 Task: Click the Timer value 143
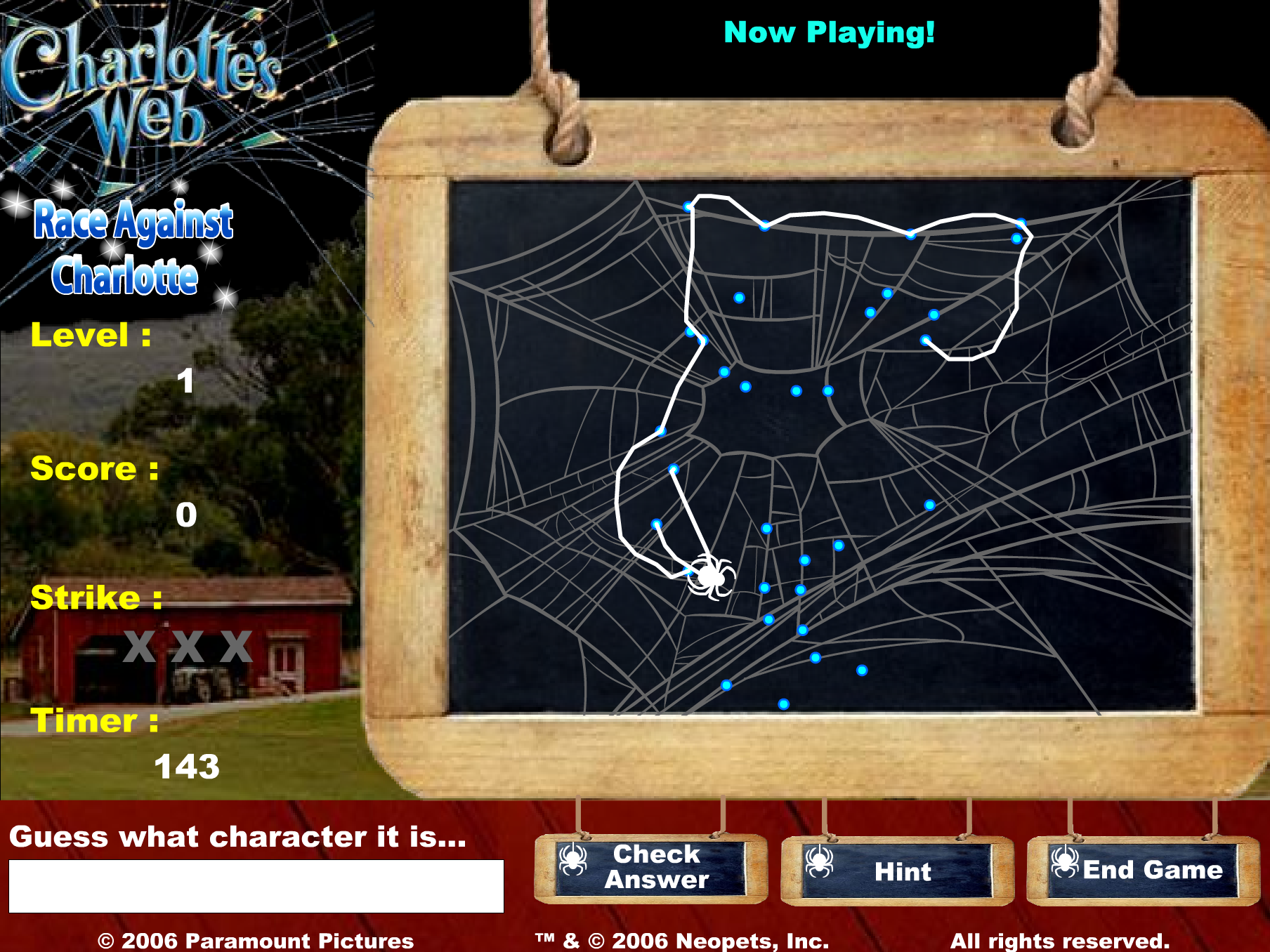point(188,765)
